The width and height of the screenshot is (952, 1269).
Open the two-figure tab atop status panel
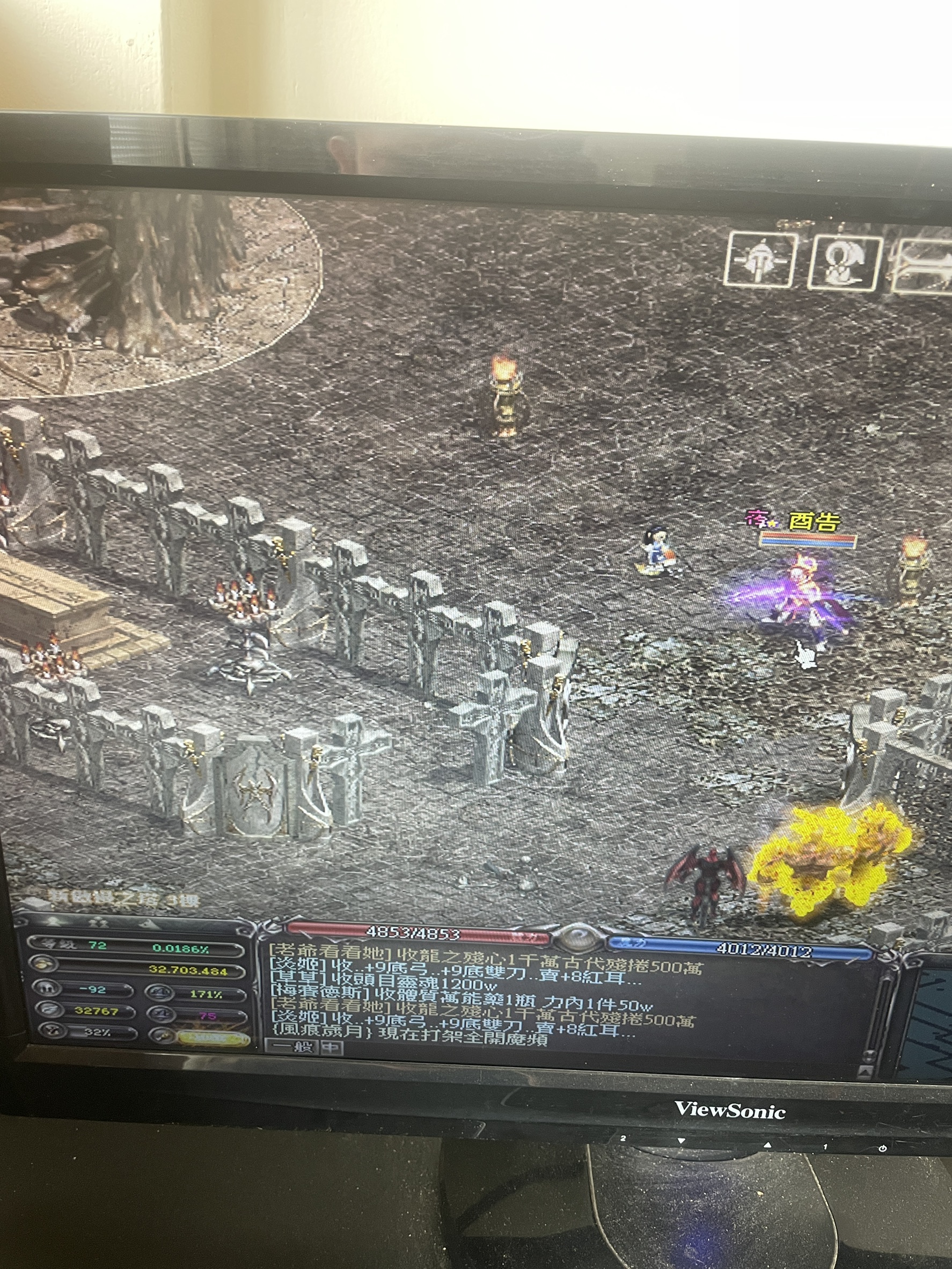99,923
